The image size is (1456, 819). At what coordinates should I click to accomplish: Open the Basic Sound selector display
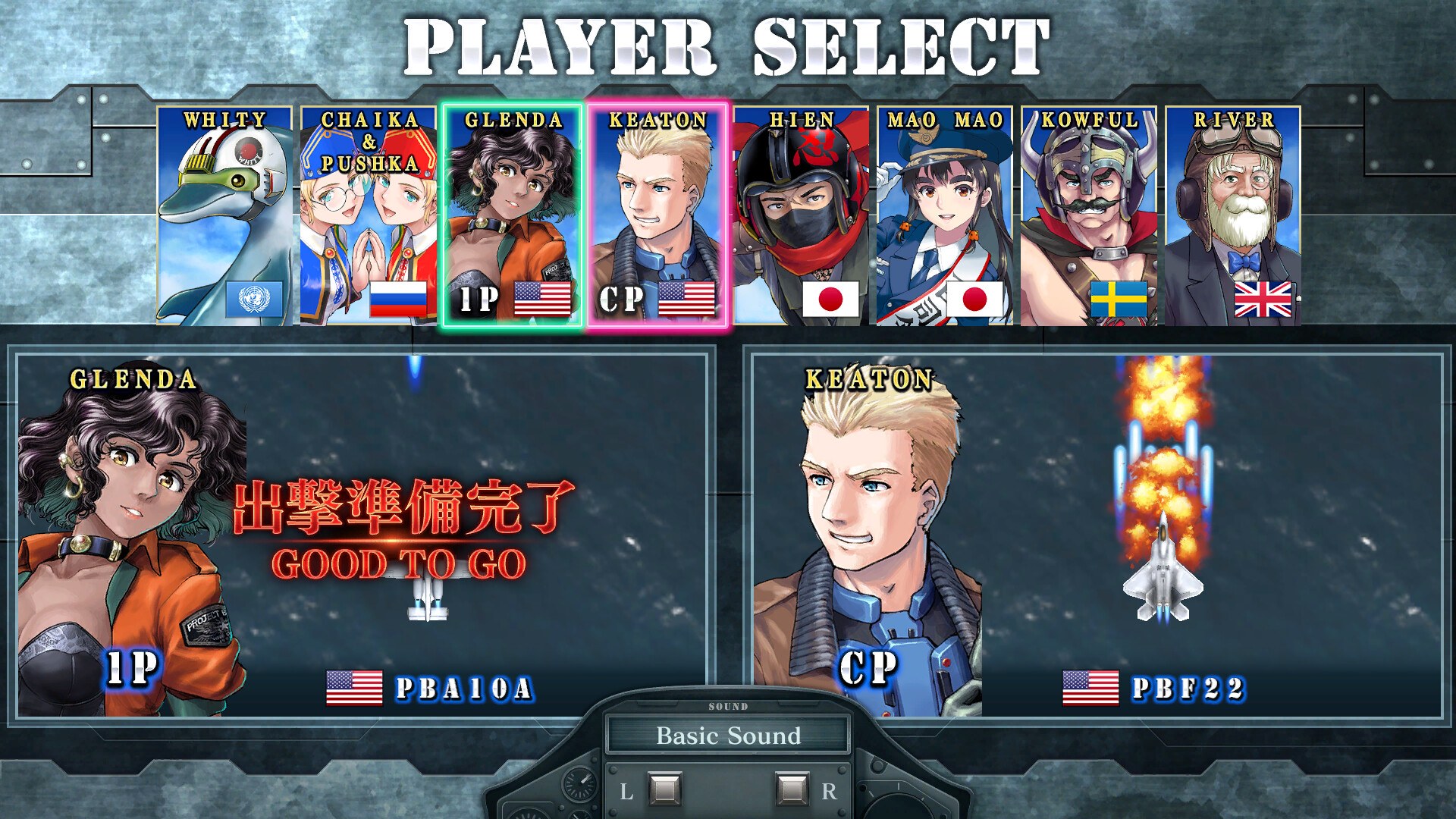tap(728, 736)
